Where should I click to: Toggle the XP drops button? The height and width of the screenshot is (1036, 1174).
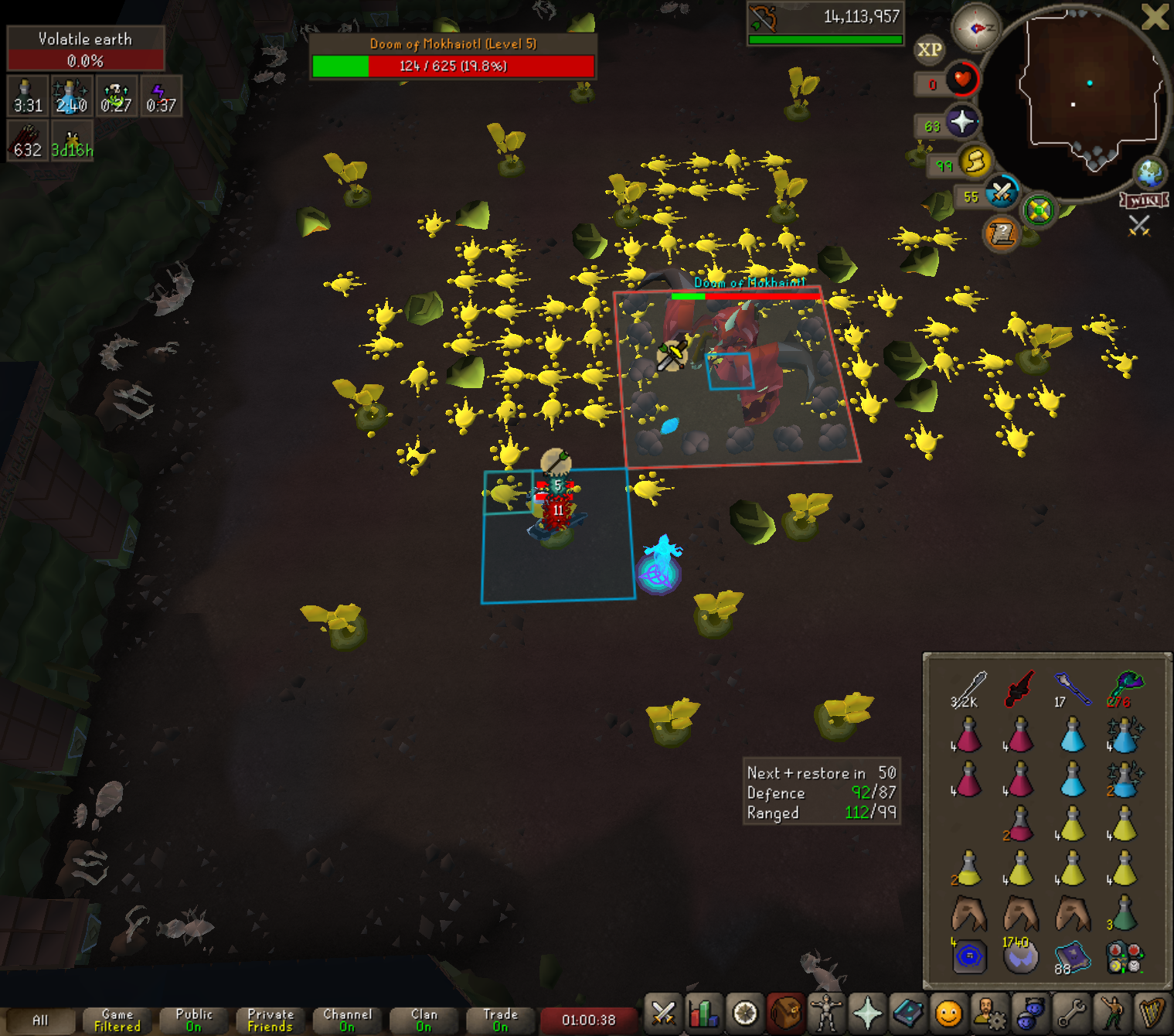[x=929, y=50]
